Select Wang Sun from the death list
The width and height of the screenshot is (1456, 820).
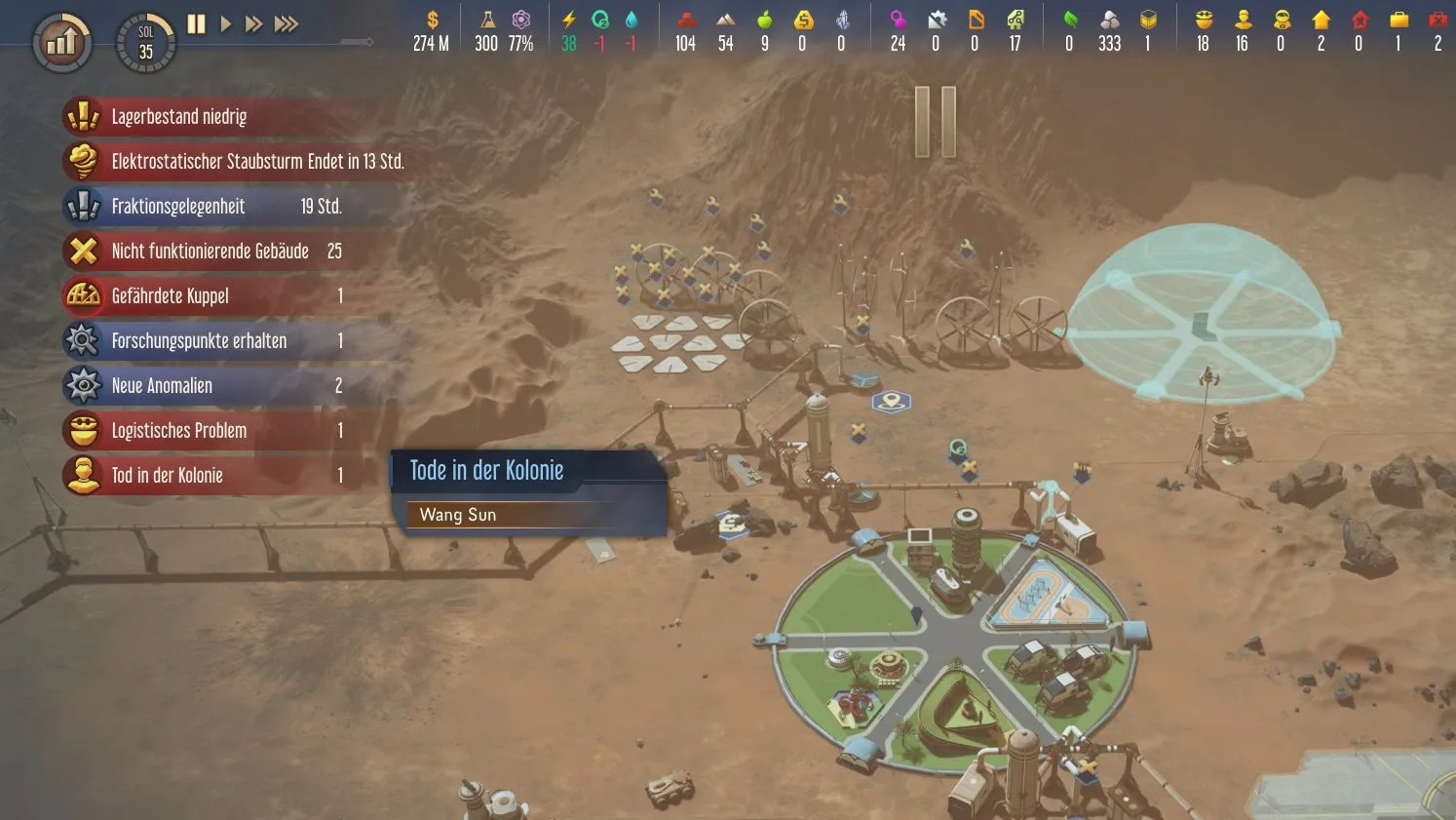457,515
